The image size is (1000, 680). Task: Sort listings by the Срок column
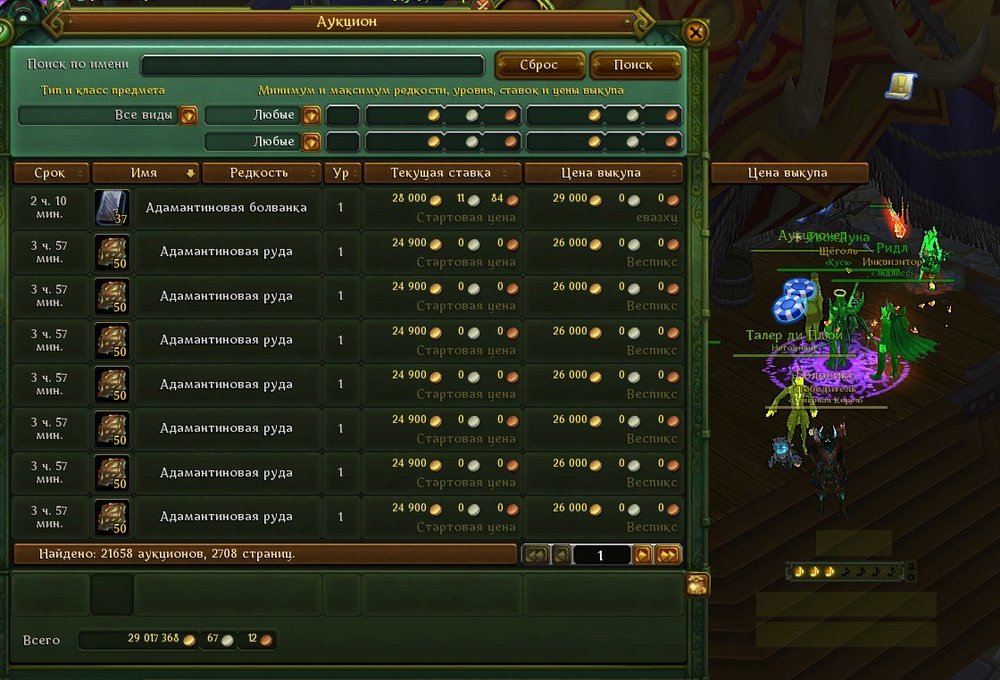click(50, 173)
